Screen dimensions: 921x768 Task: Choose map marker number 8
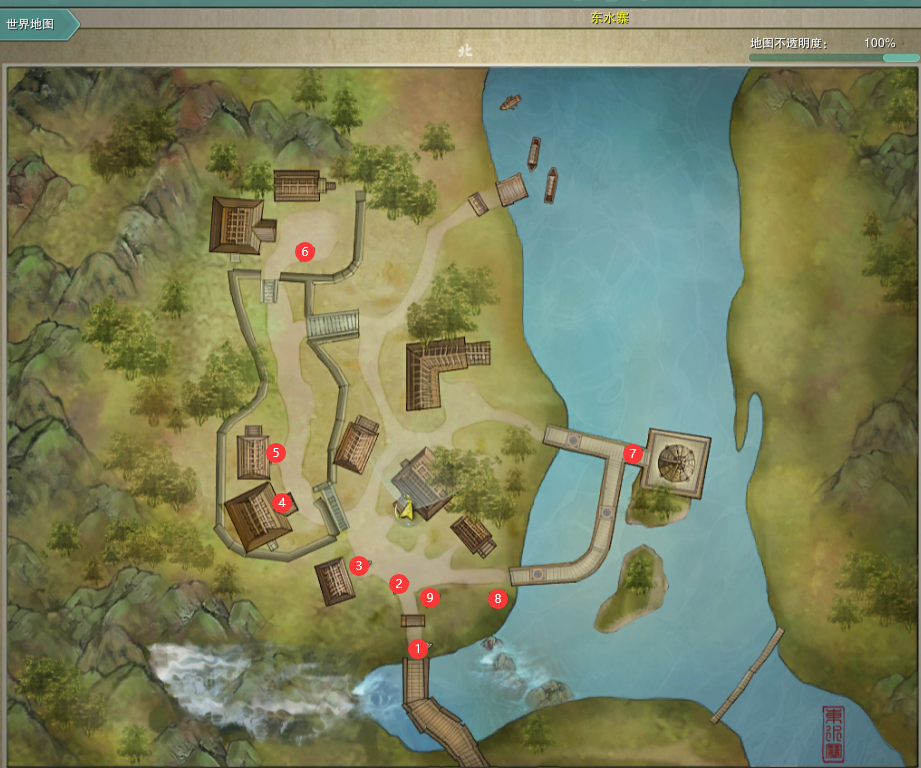tap(497, 599)
